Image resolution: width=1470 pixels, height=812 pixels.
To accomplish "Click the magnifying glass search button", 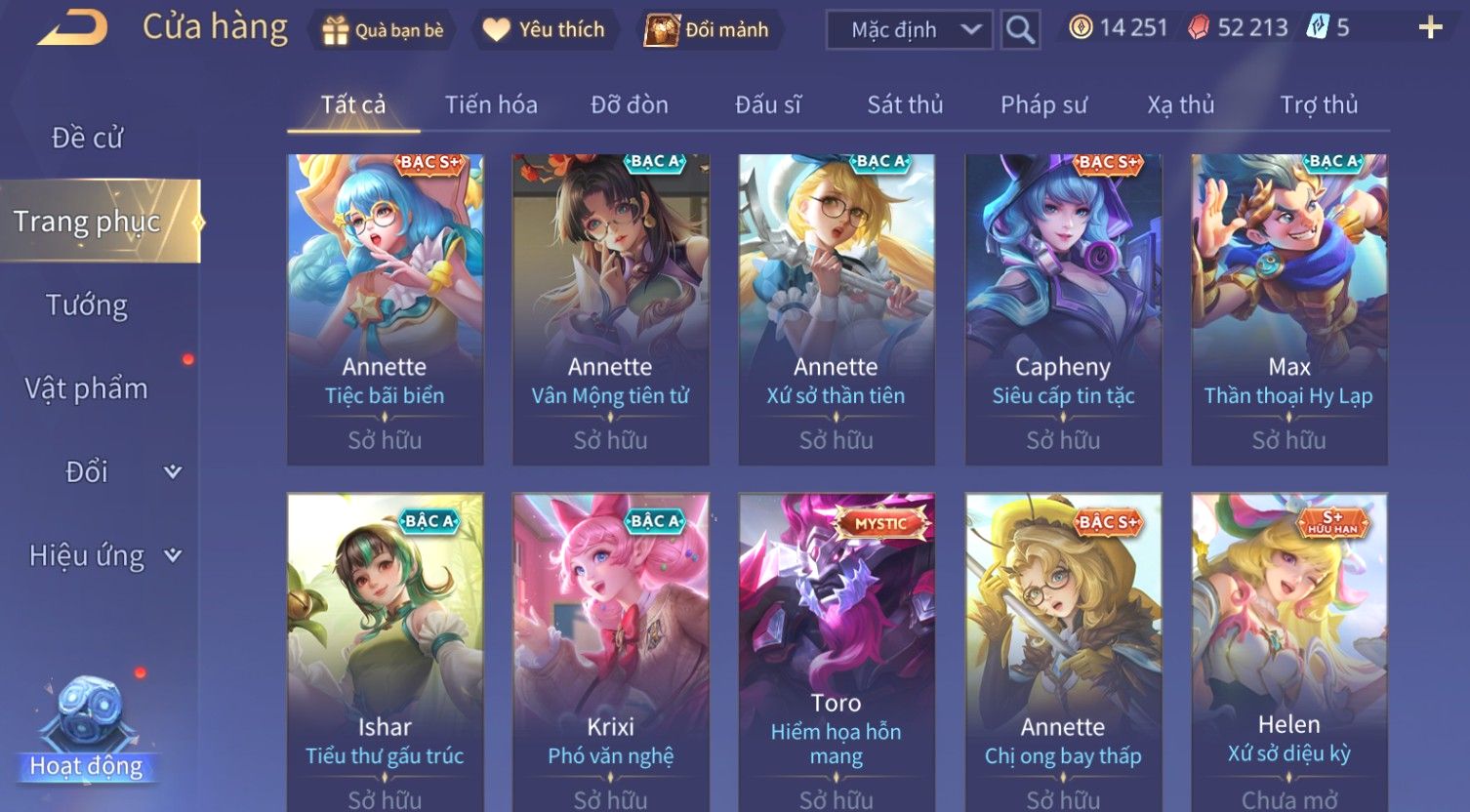I will 1020,30.
